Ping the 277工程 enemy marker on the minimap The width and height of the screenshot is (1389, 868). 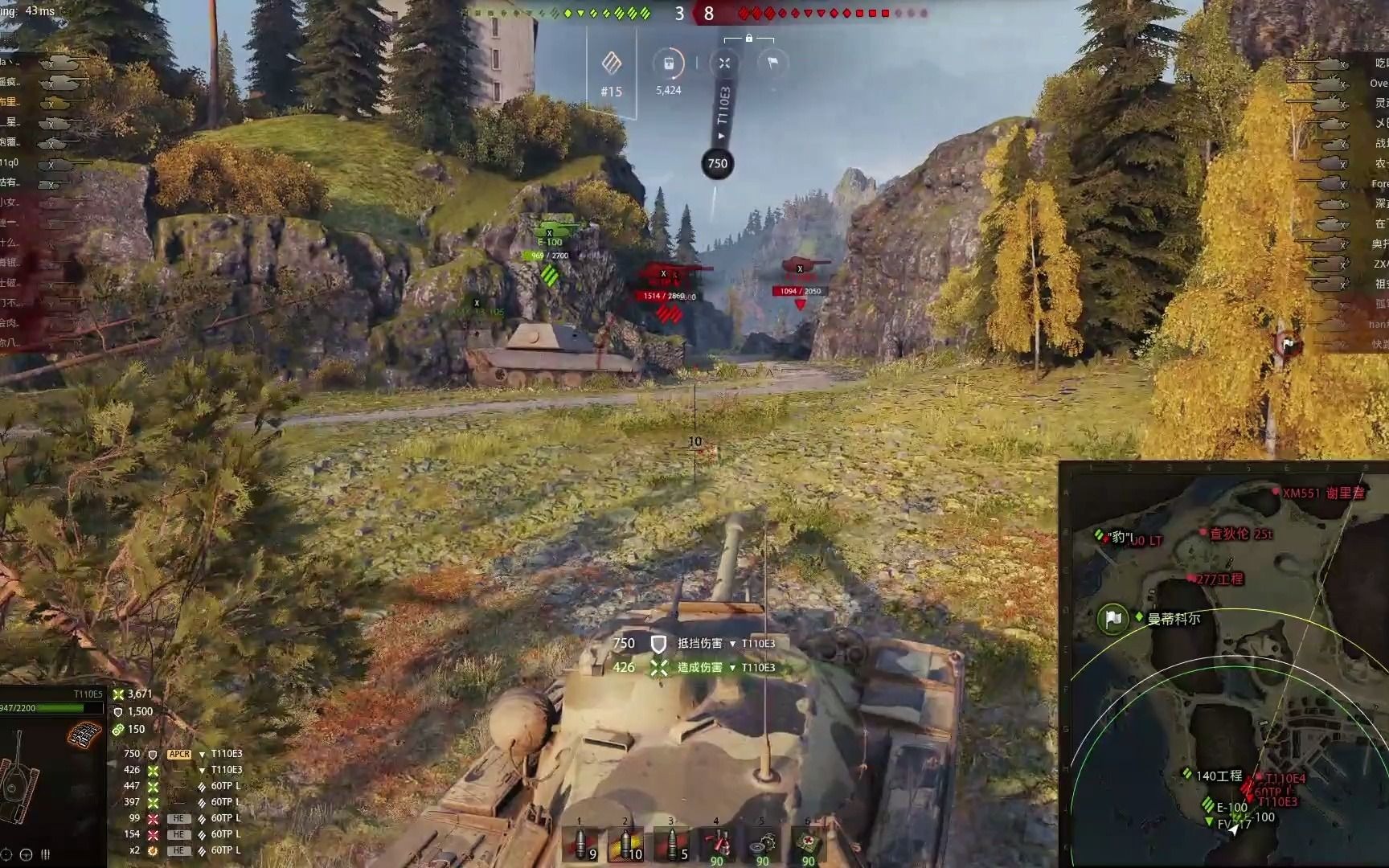point(1190,578)
